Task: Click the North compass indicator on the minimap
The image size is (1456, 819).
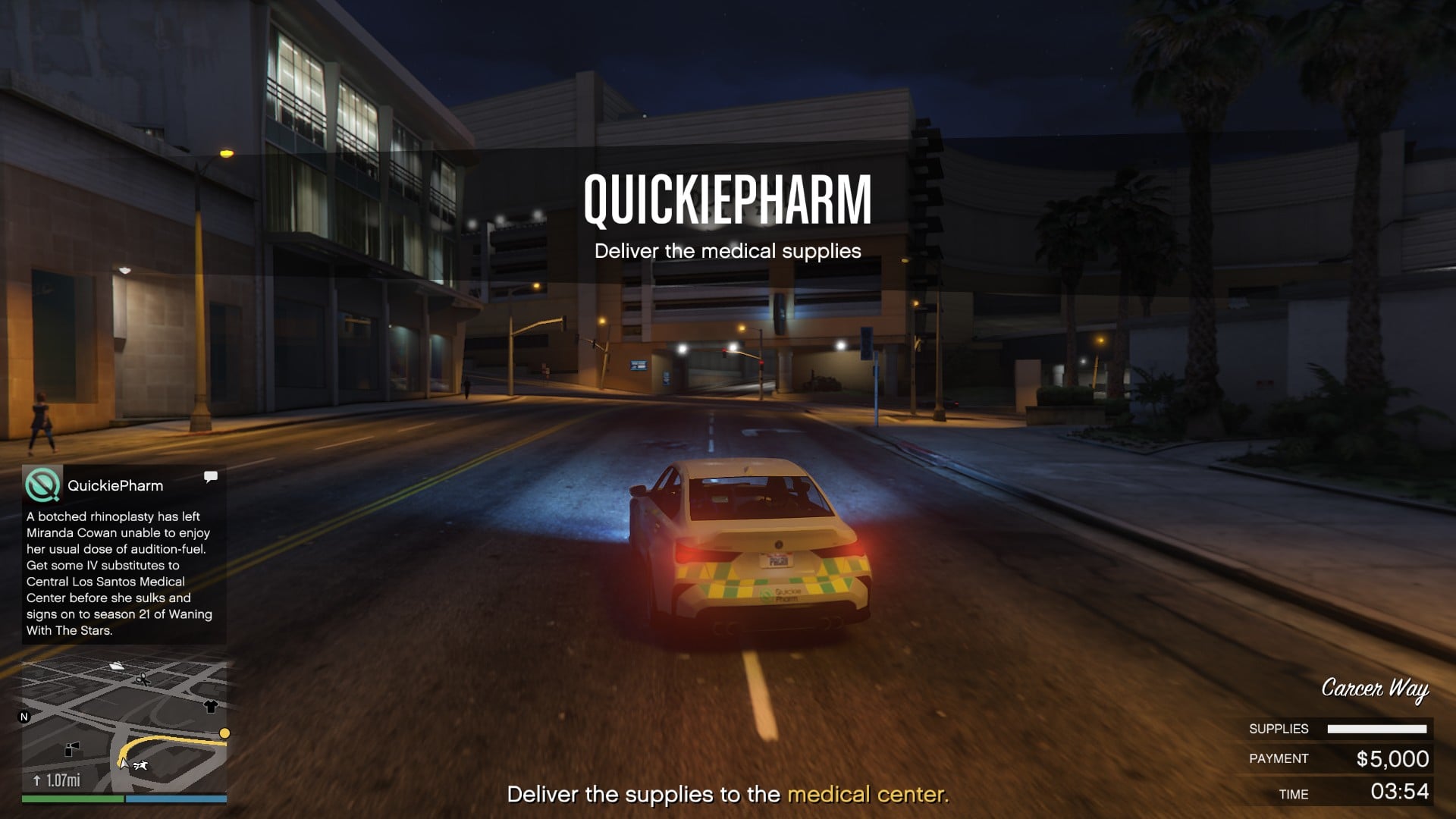Action: click(x=24, y=717)
